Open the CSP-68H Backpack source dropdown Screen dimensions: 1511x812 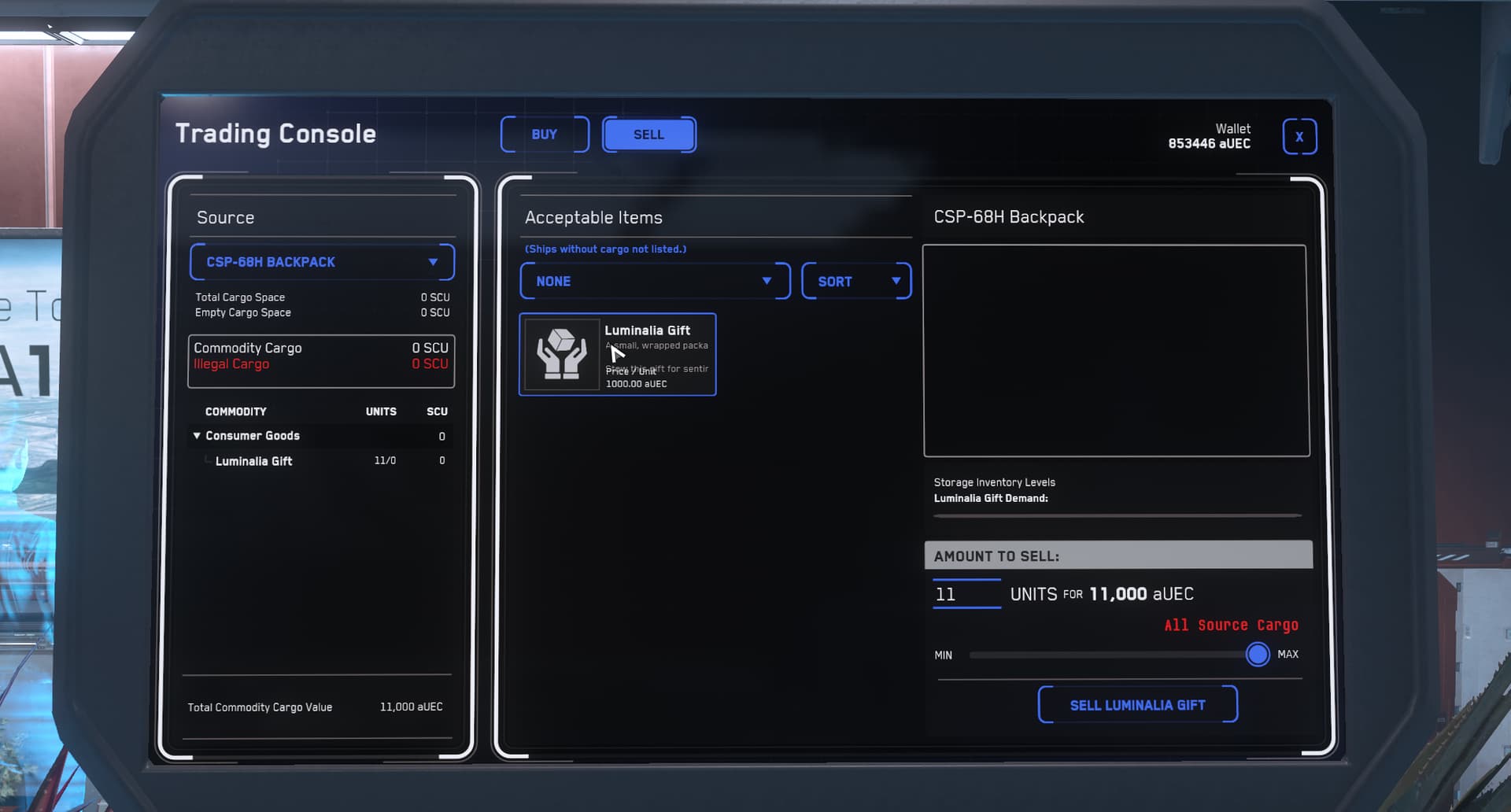322,262
